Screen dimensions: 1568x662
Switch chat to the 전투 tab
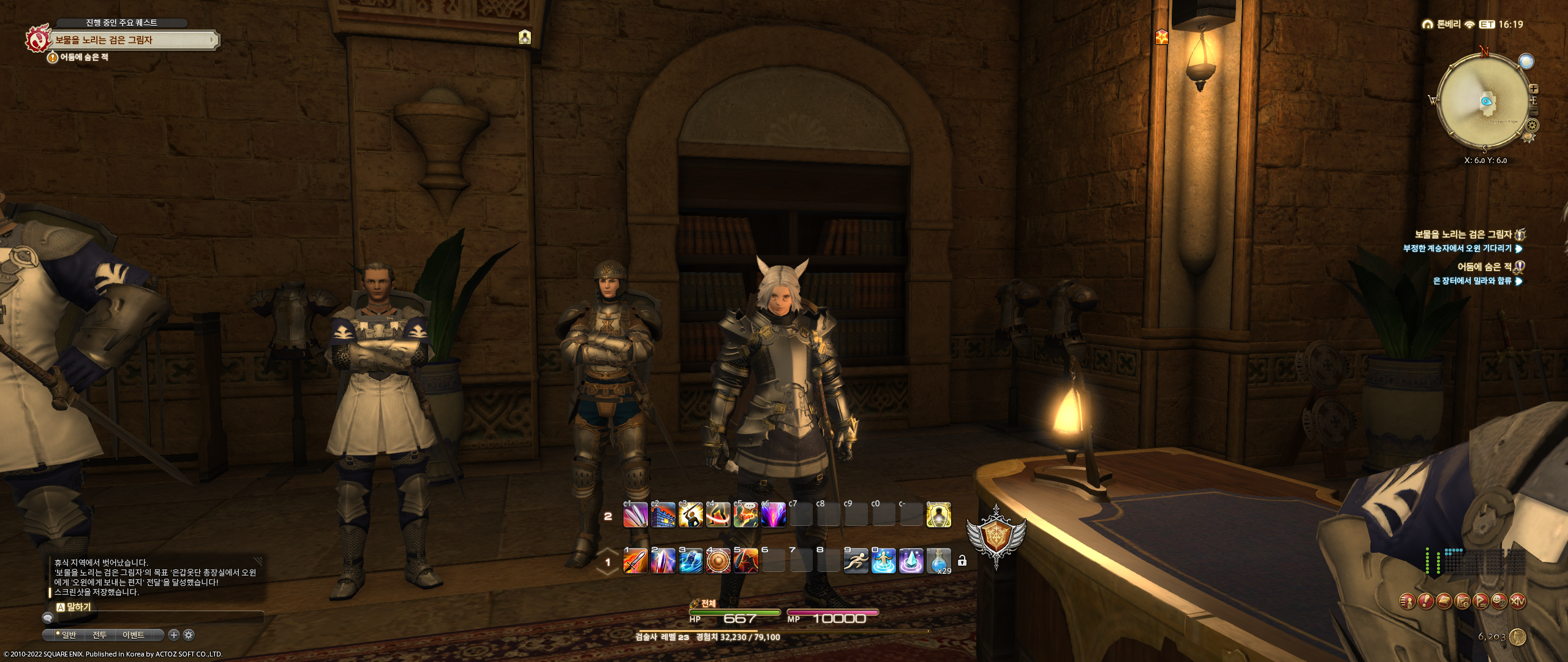[x=99, y=635]
